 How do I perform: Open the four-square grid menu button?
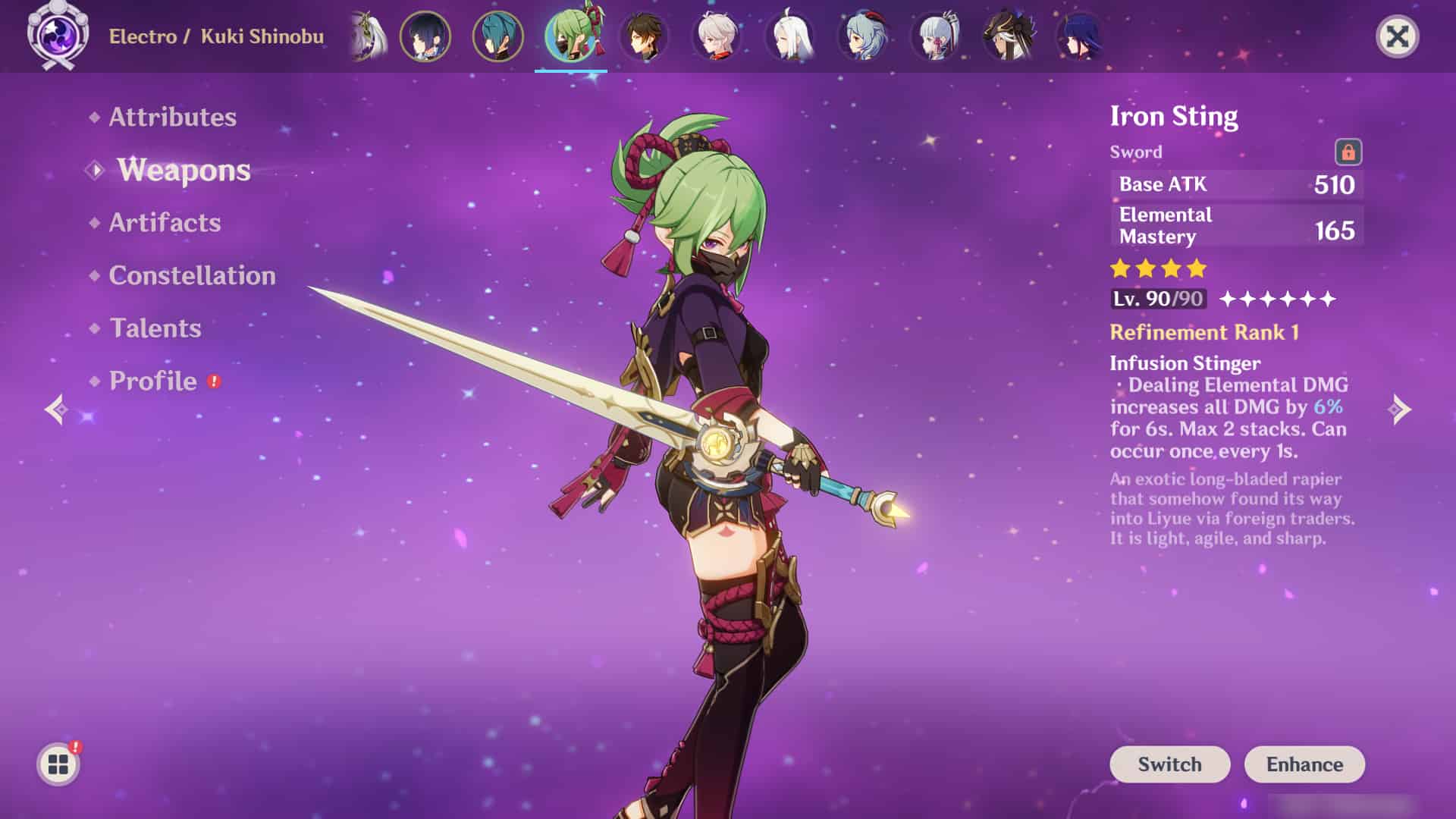(x=58, y=764)
